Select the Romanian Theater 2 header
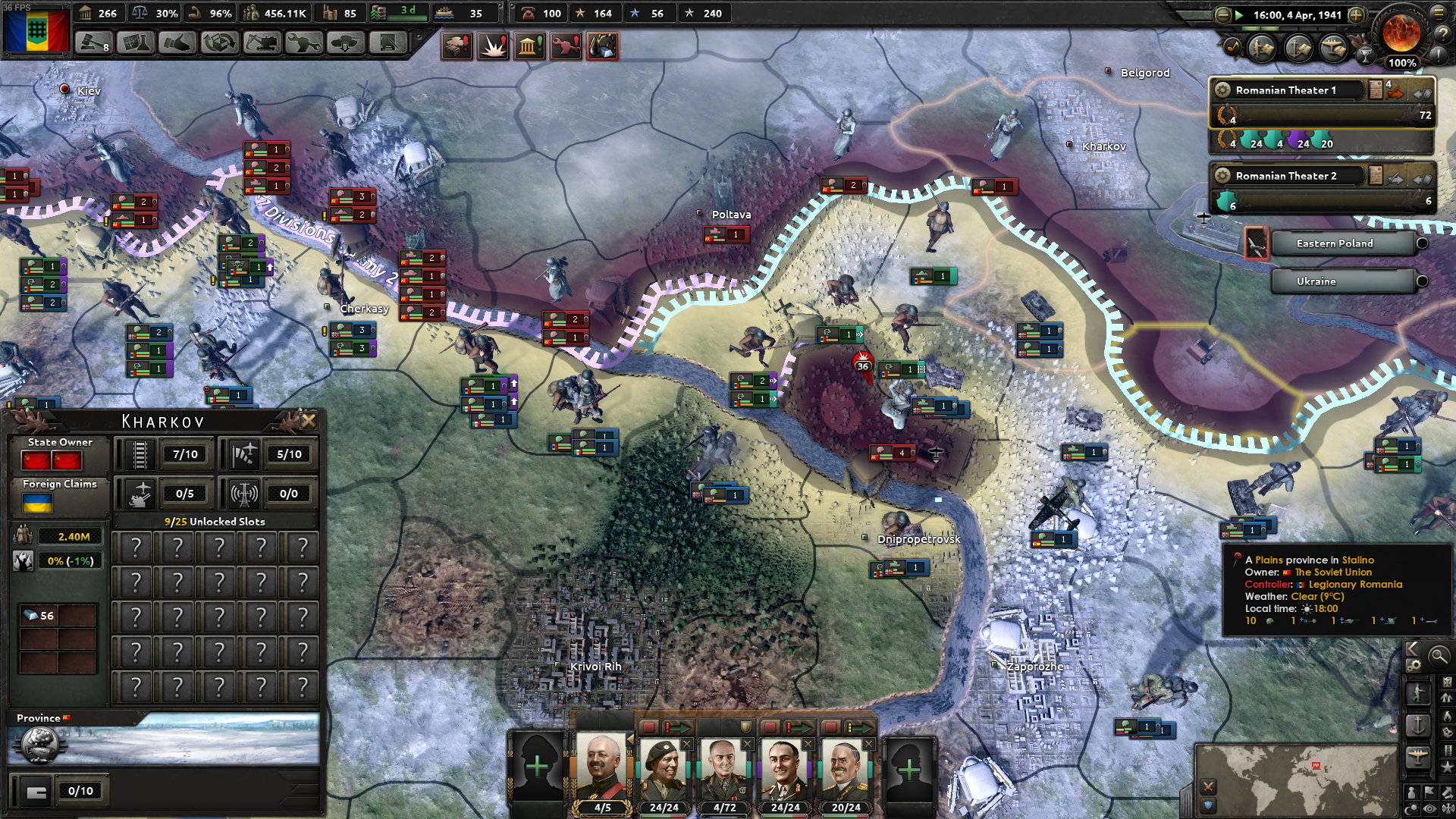 1285,176
